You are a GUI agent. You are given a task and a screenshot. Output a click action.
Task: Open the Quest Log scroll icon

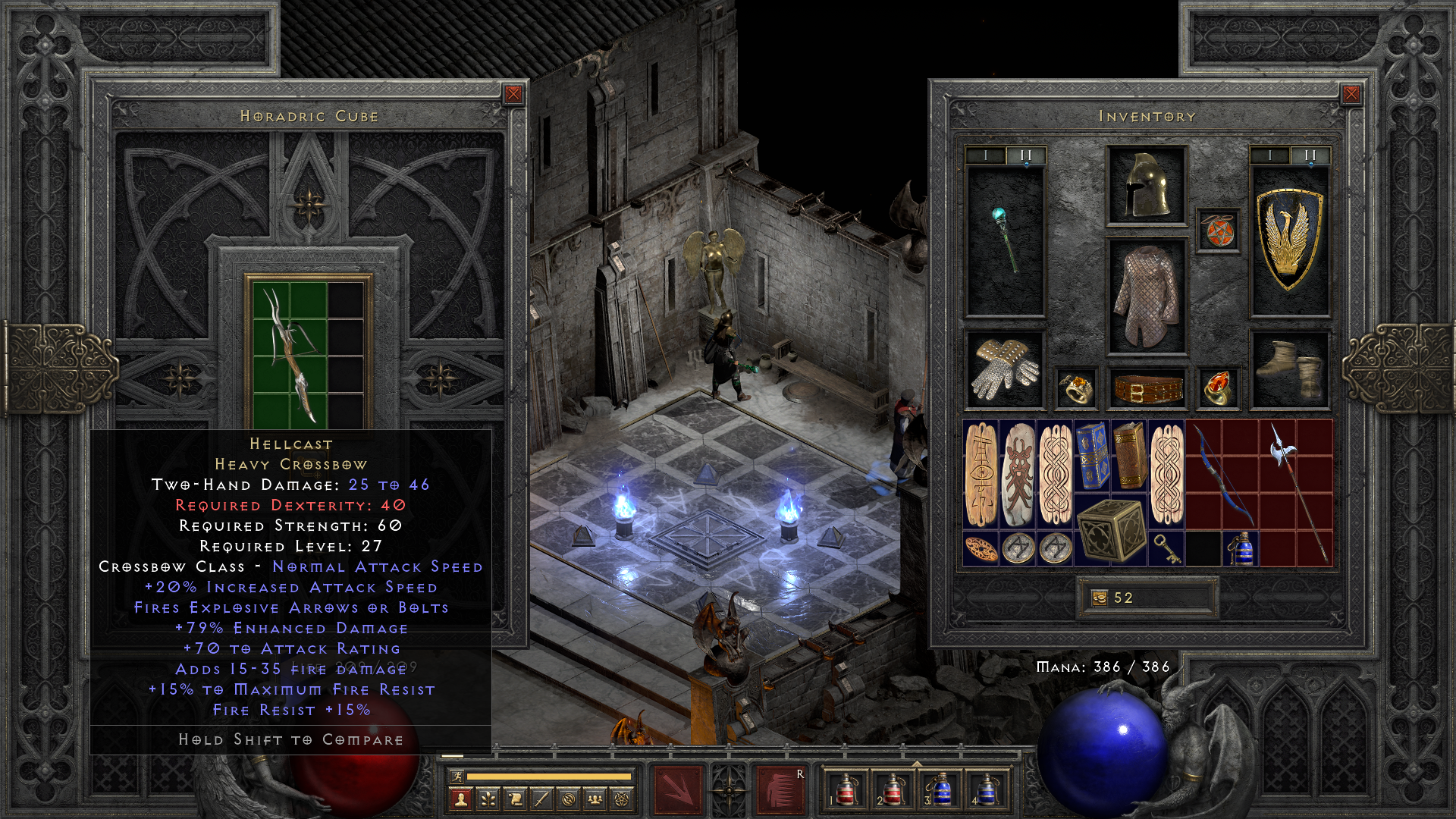(x=516, y=799)
